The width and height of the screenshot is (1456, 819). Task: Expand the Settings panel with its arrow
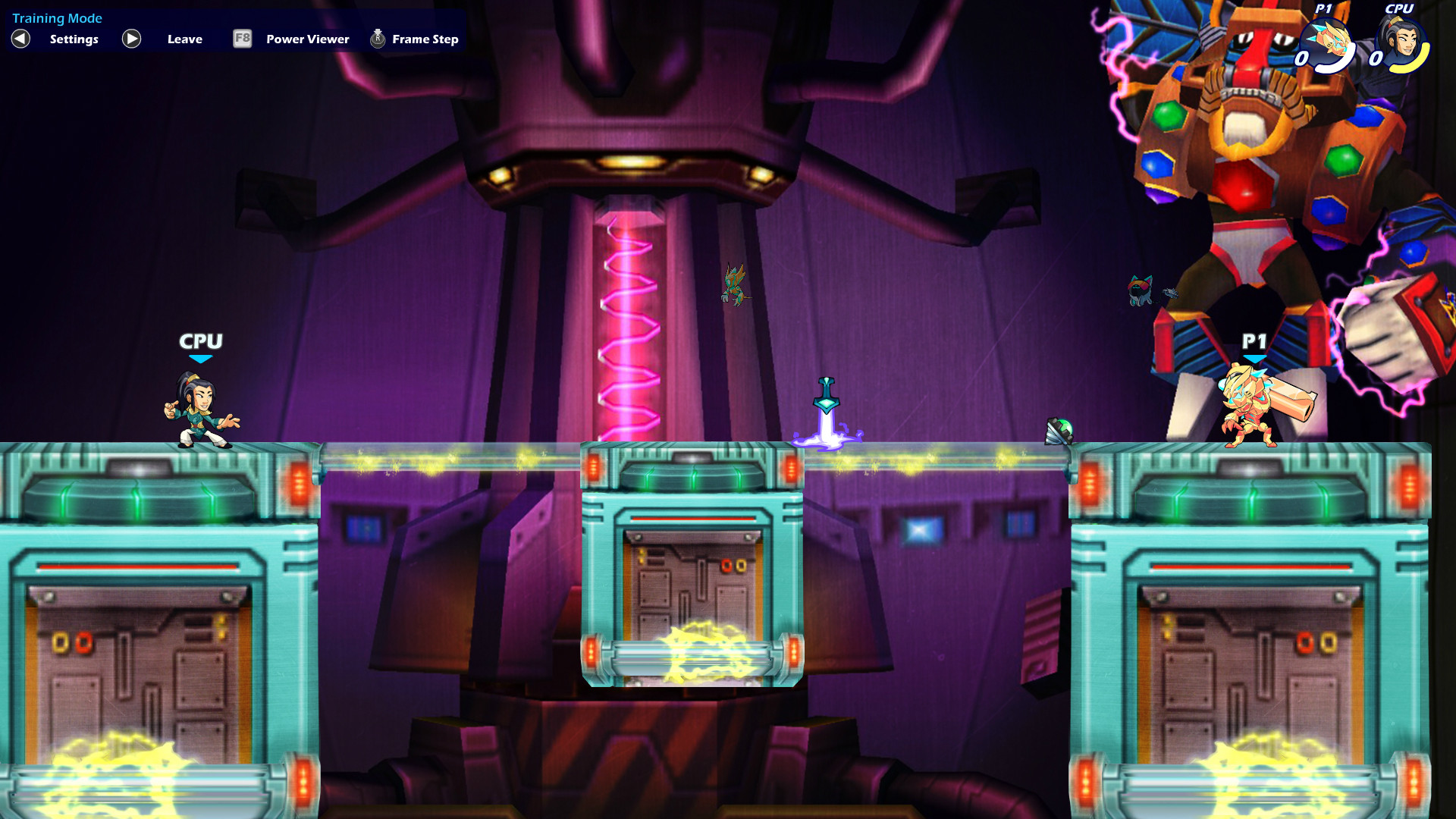[20, 39]
